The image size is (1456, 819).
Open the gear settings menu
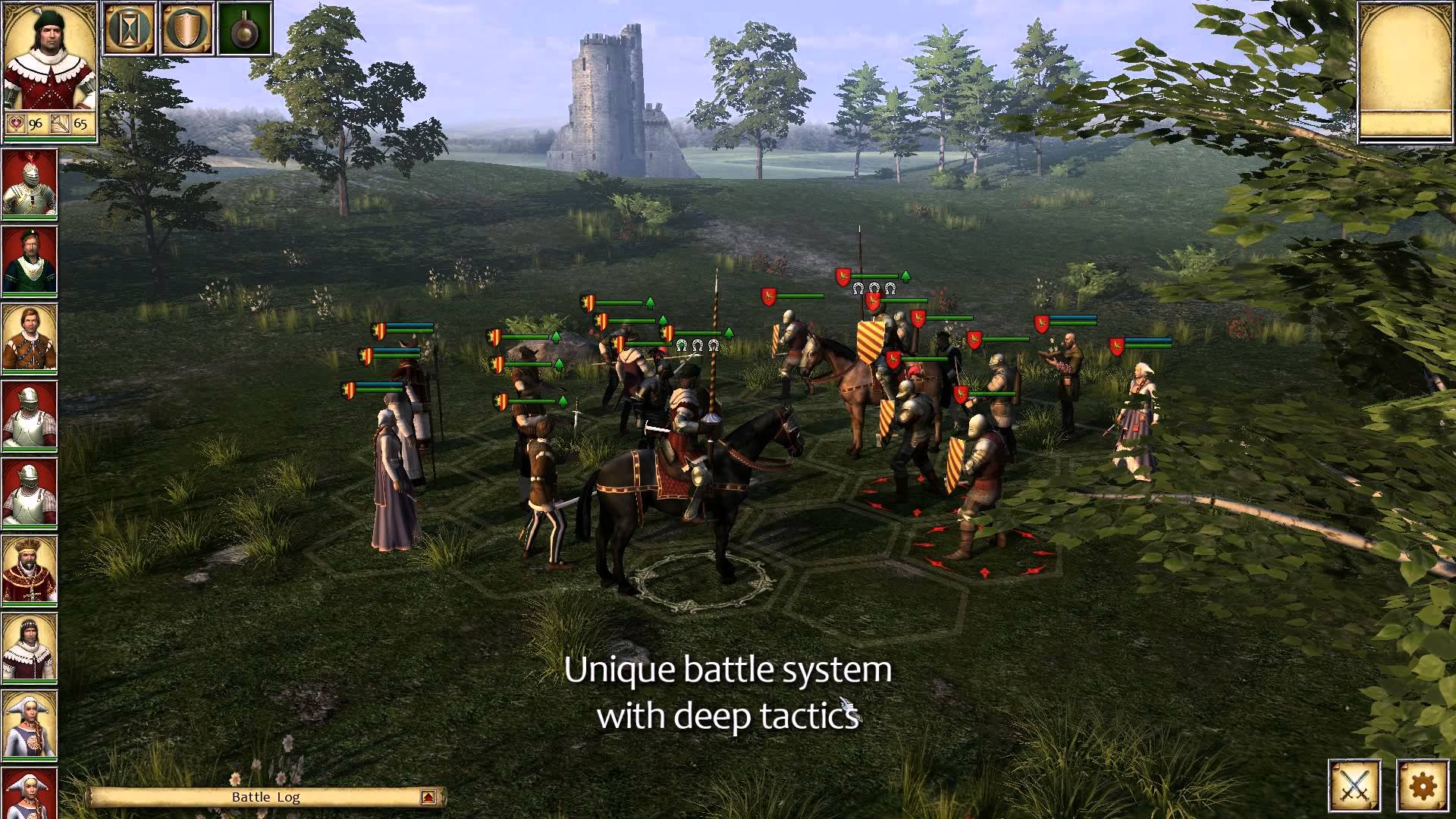(x=1423, y=785)
